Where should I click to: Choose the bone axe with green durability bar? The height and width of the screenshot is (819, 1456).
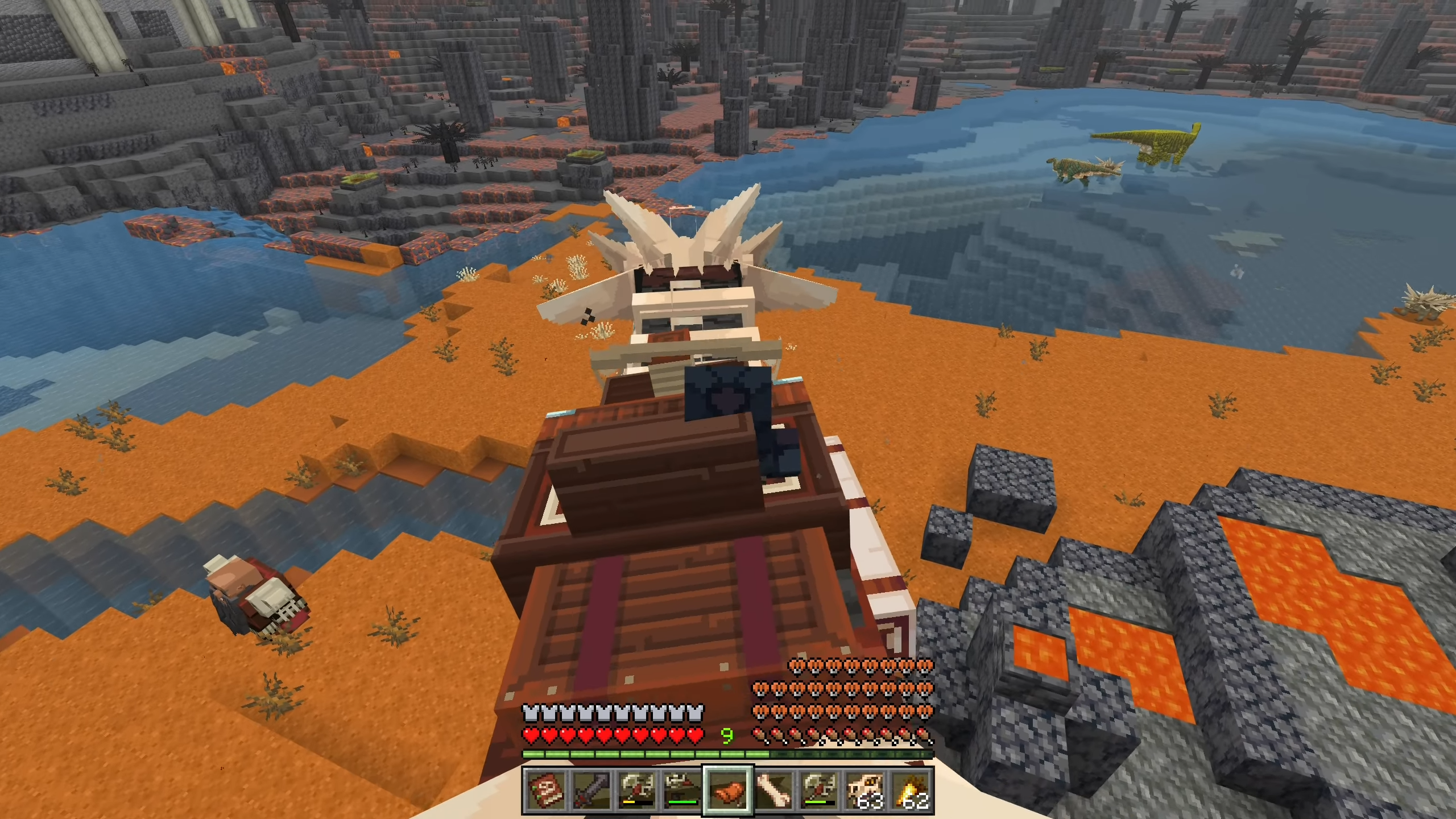coord(820,791)
